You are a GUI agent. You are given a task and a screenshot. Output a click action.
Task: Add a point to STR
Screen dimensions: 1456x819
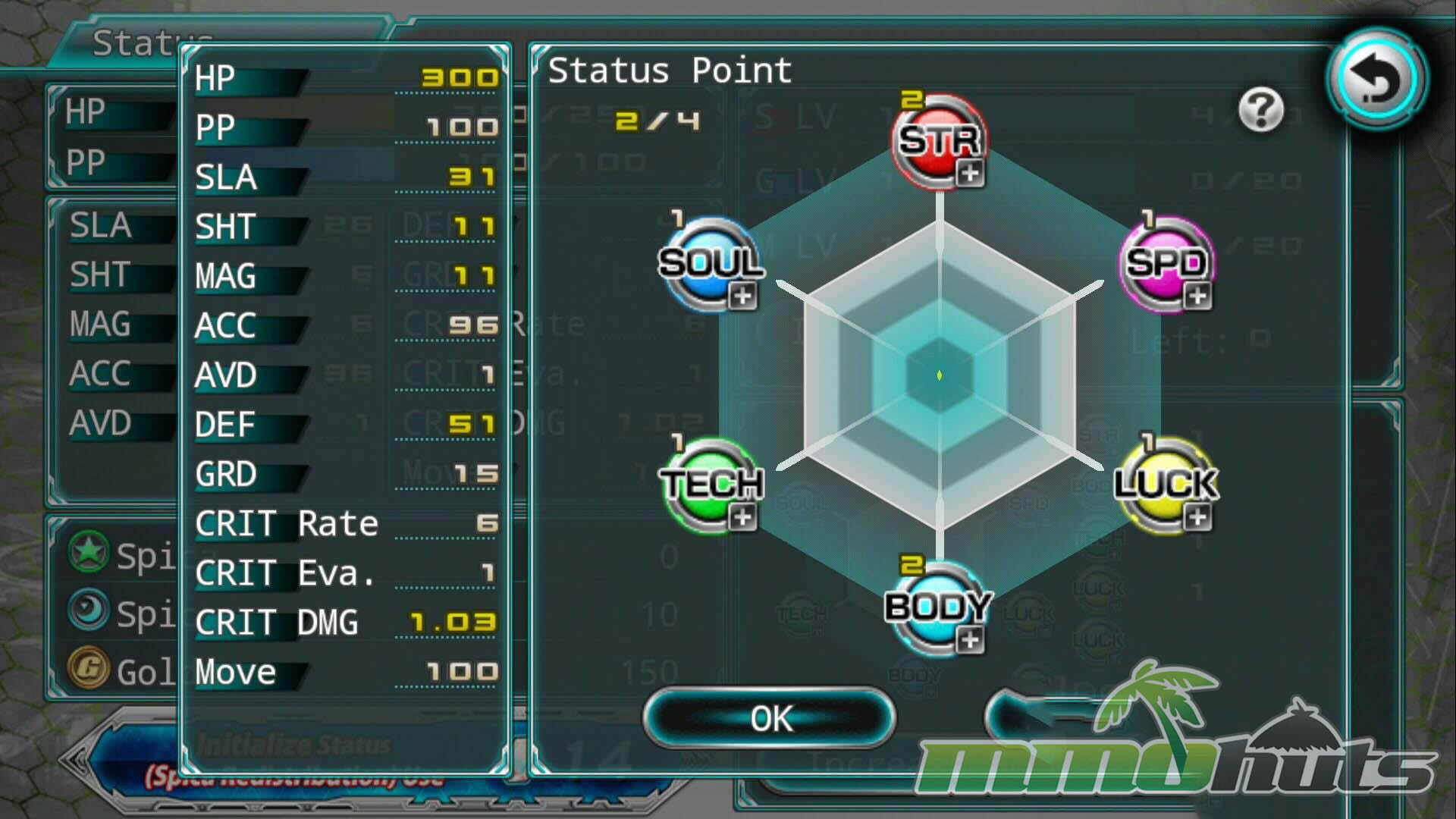(x=968, y=173)
